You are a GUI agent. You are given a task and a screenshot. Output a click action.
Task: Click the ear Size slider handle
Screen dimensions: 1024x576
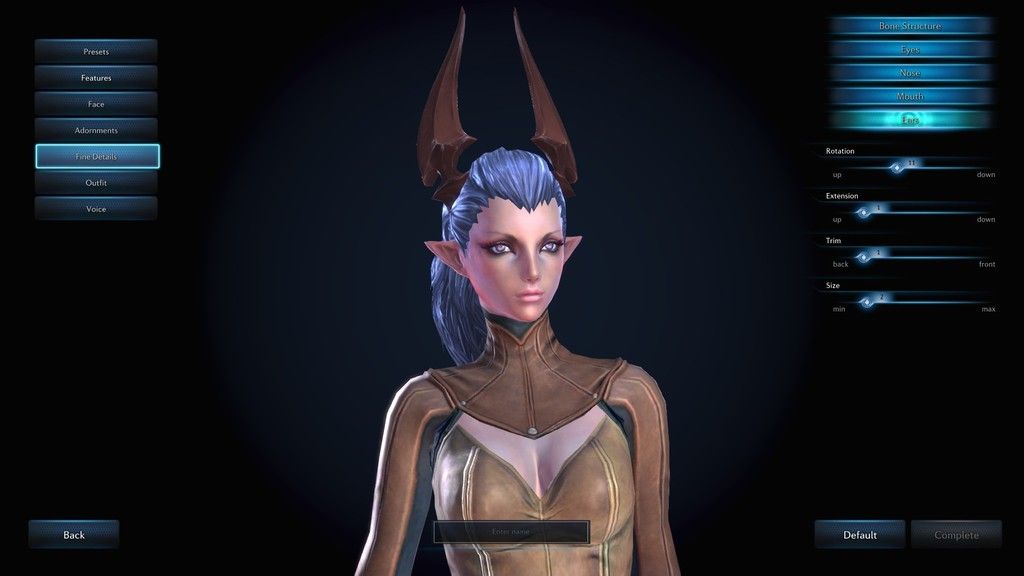pos(868,301)
